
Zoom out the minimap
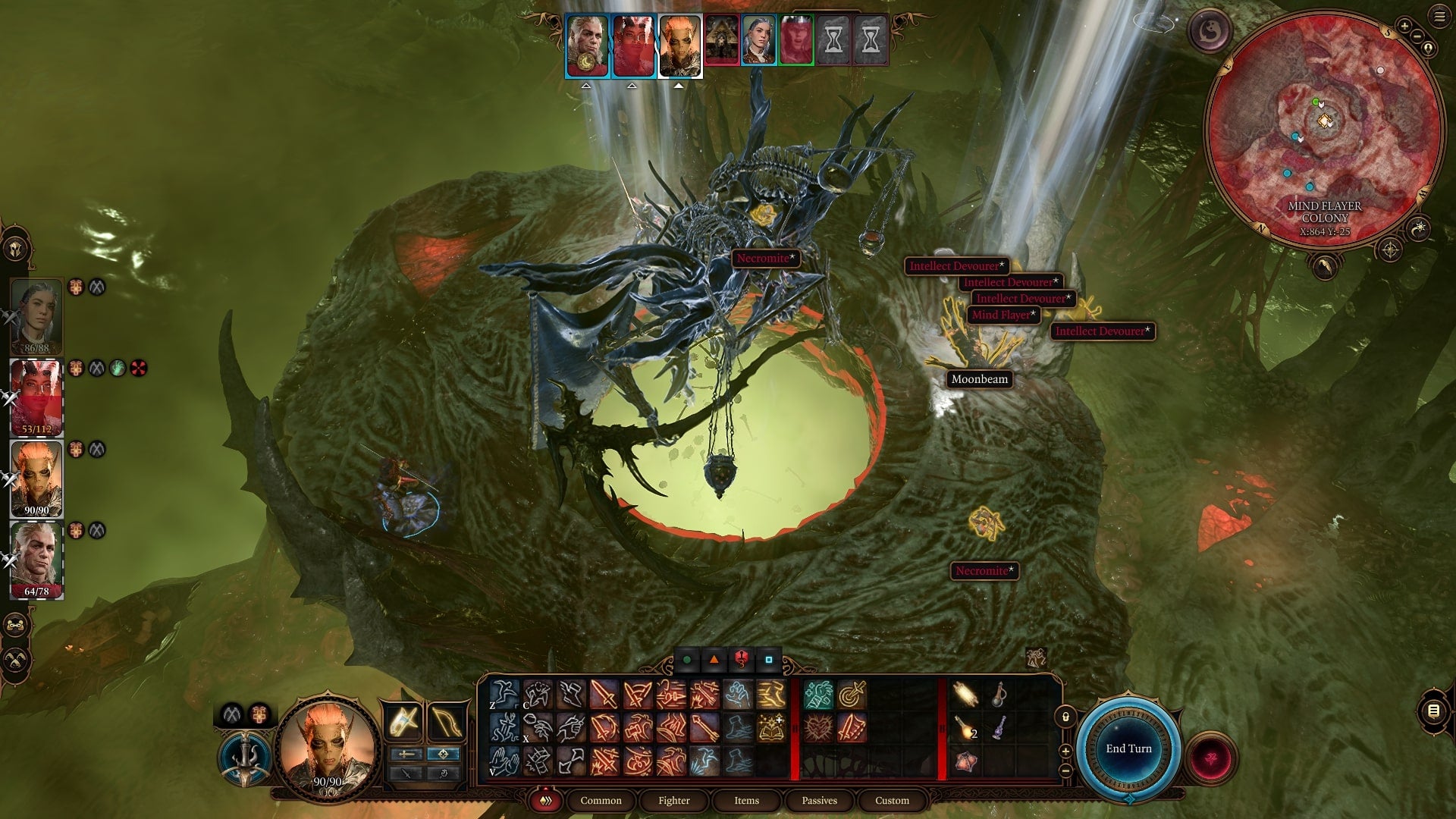[x=1417, y=36]
